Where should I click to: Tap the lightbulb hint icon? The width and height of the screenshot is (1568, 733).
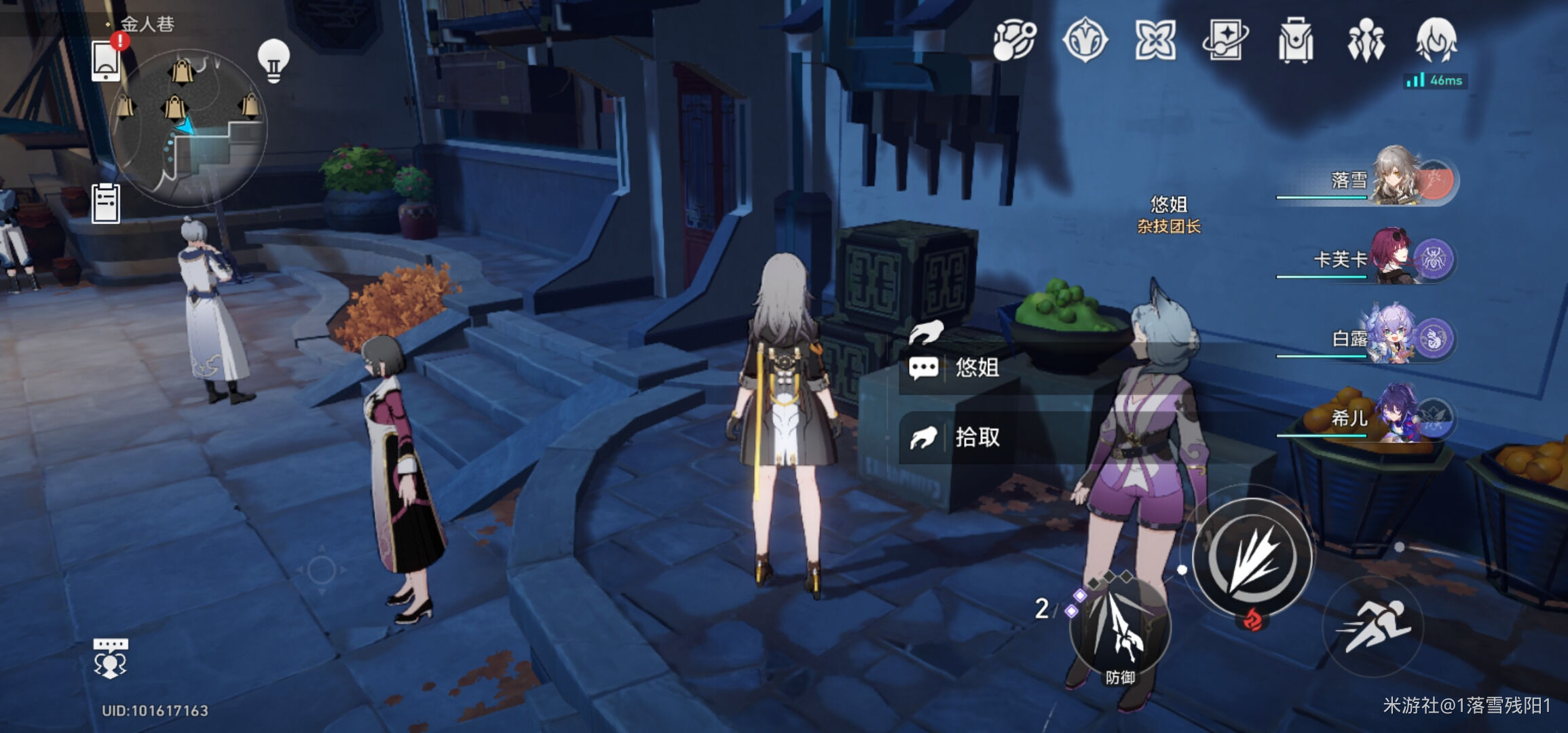click(x=274, y=61)
